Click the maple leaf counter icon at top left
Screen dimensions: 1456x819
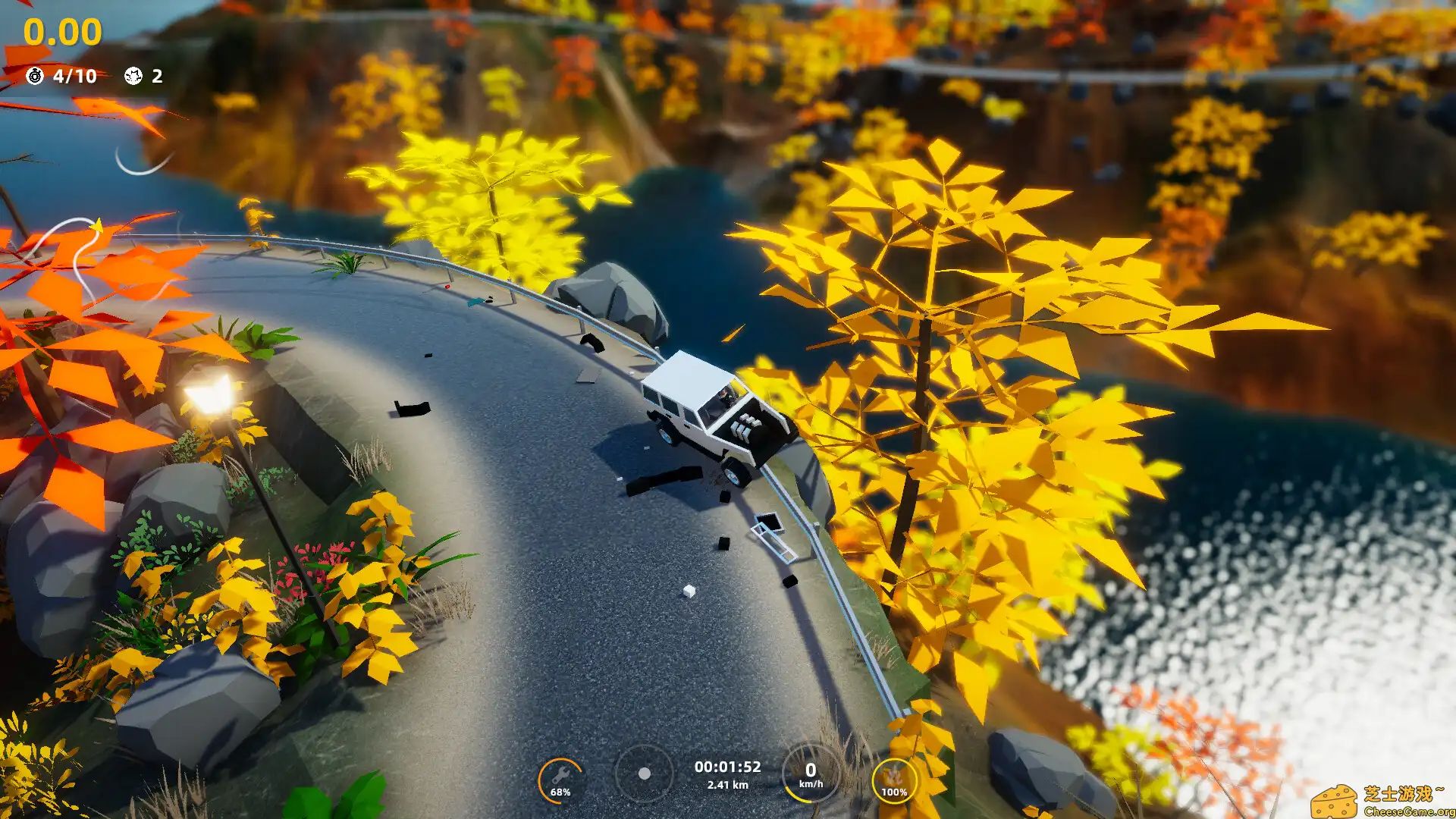(x=133, y=76)
